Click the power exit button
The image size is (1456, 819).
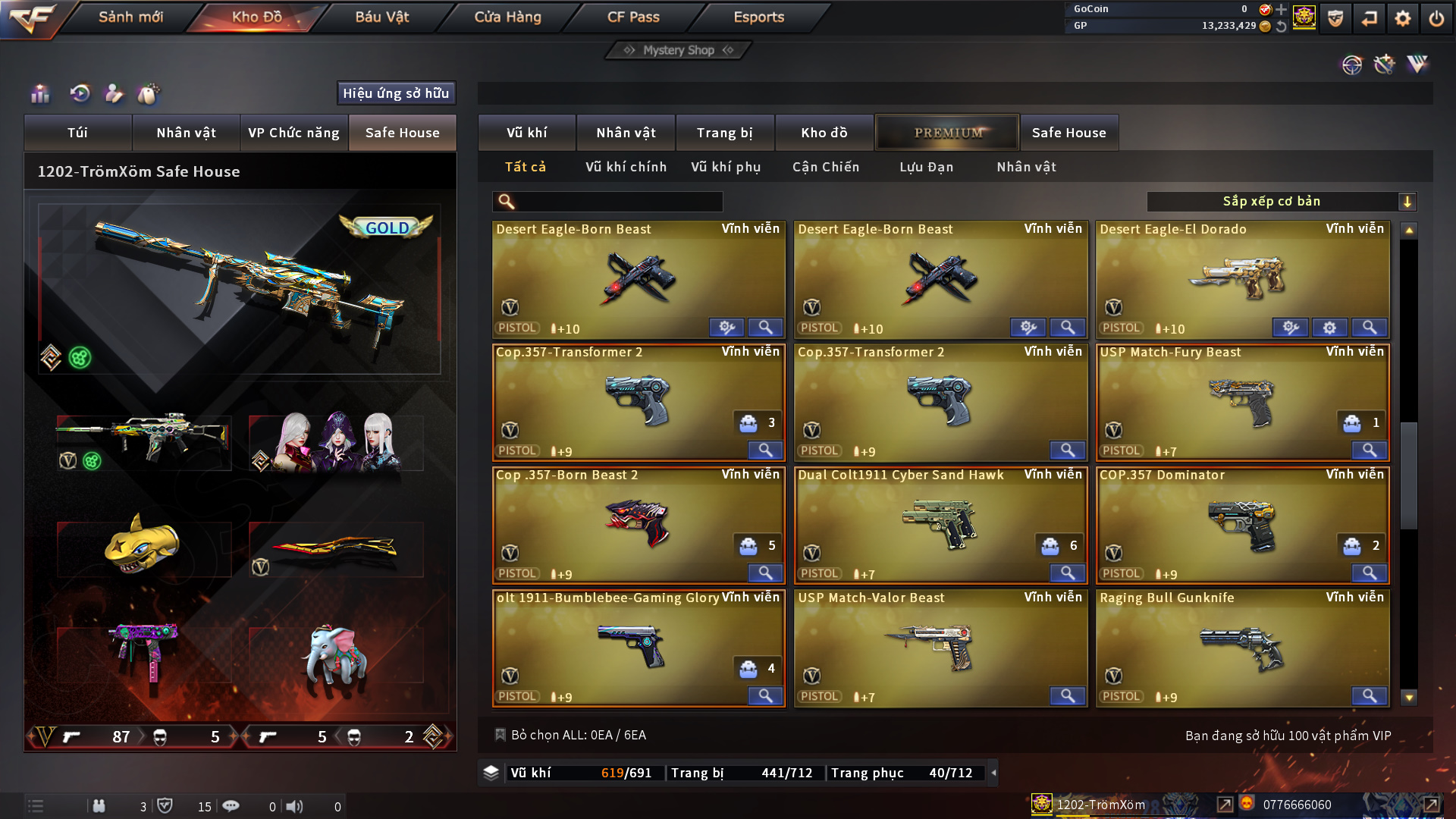coord(1436,18)
